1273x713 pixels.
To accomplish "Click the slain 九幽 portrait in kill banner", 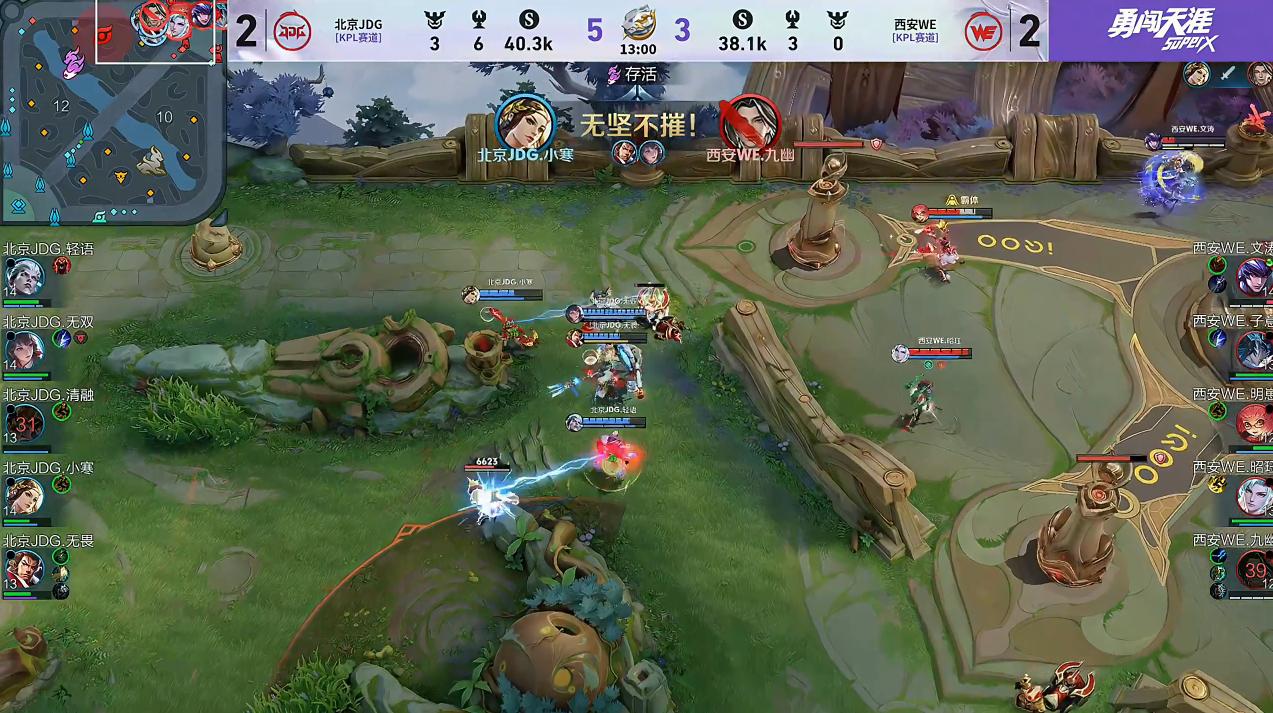I will tap(750, 124).
